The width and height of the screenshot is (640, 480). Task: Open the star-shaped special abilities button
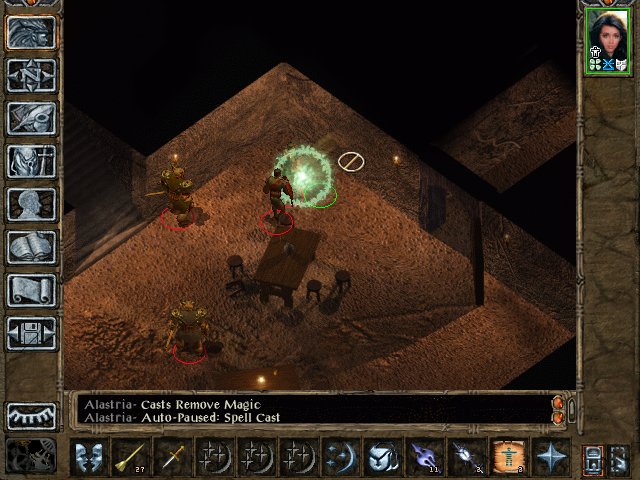click(552, 456)
